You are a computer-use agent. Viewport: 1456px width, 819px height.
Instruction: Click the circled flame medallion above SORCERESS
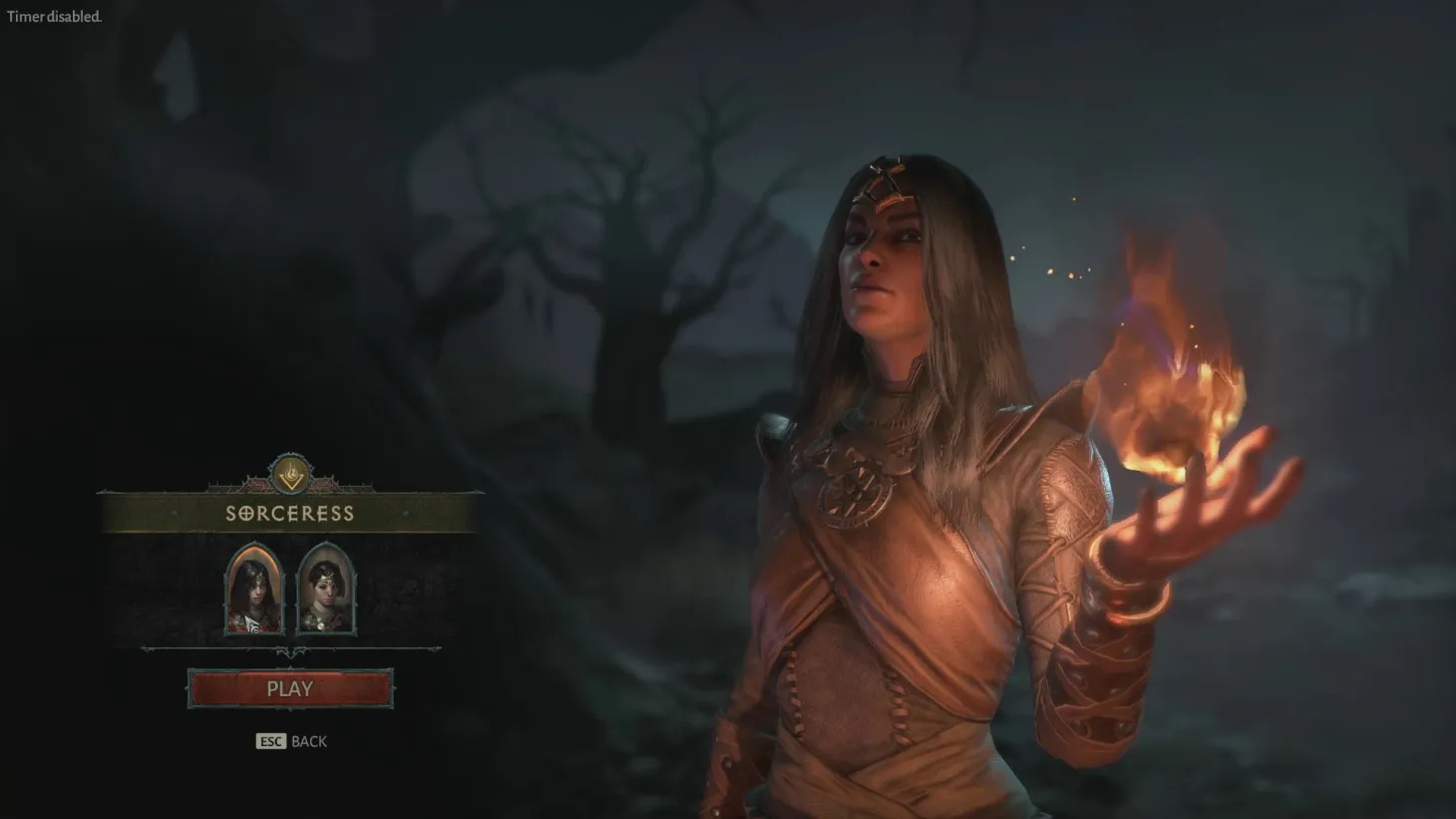(x=290, y=476)
